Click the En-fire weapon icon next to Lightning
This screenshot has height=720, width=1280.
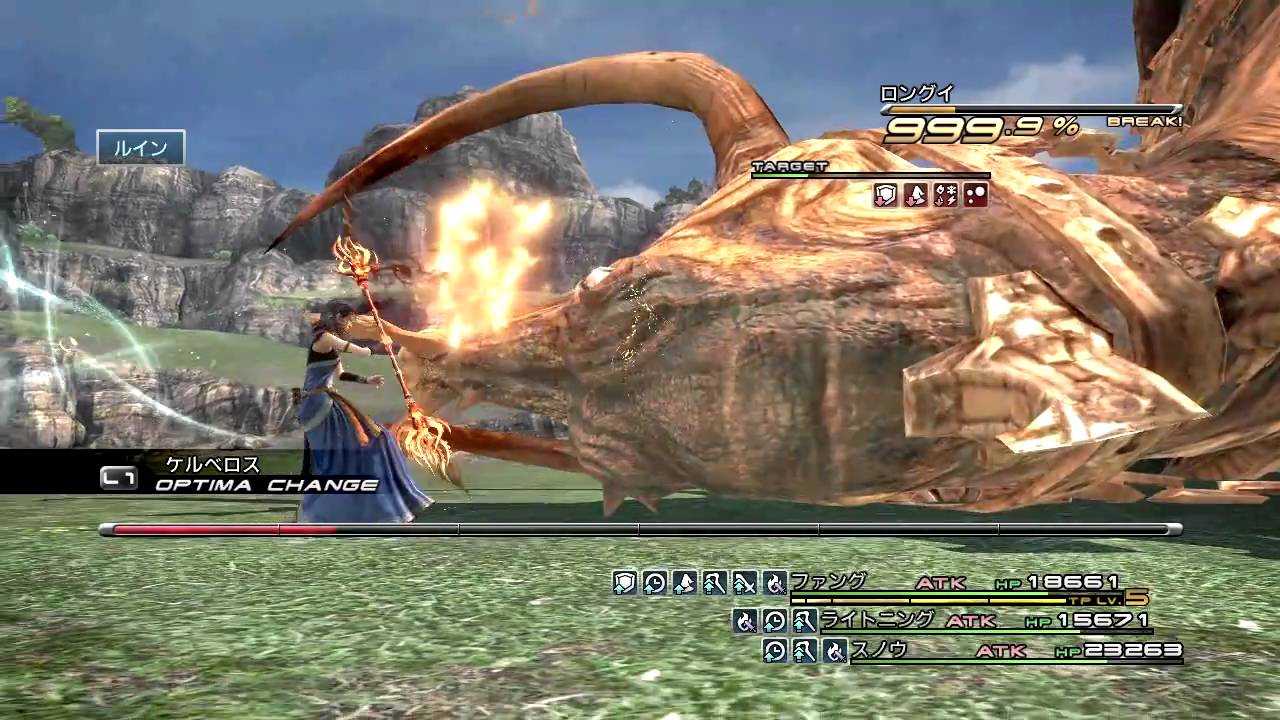[x=744, y=622]
